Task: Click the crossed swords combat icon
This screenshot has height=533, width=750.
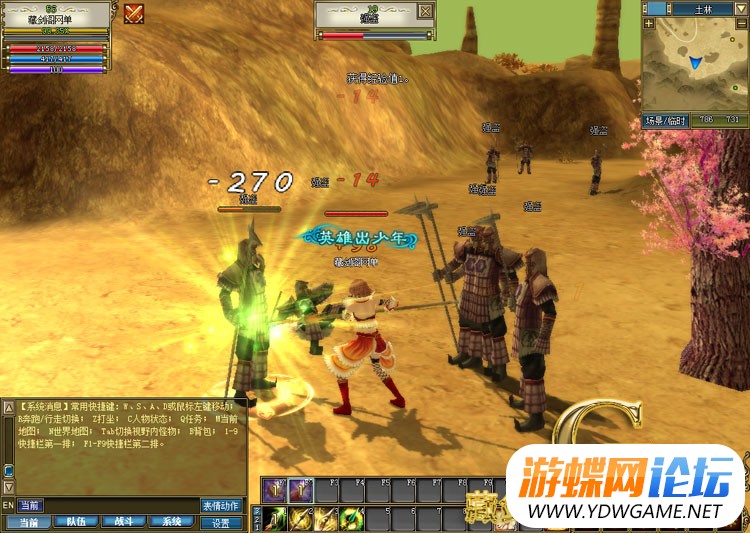Action: pos(134,13)
